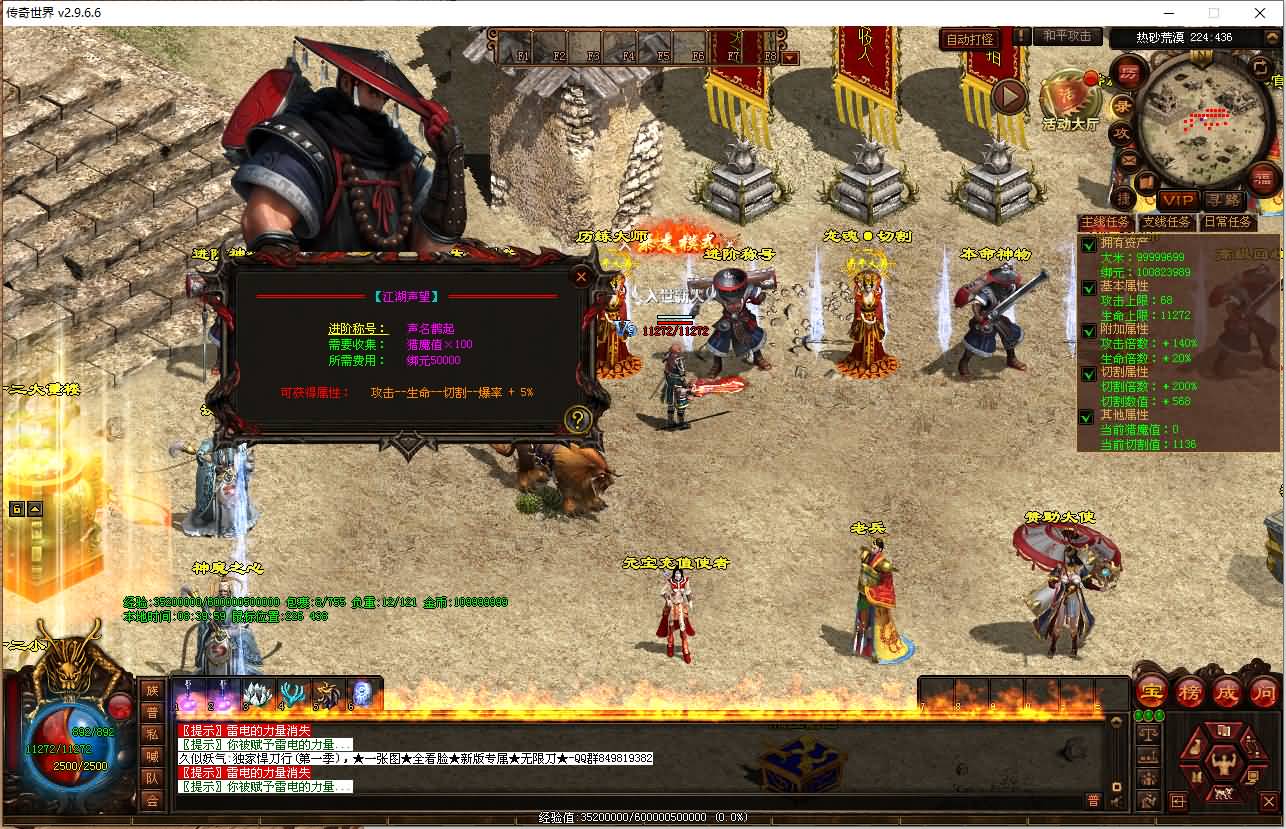The height and width of the screenshot is (829, 1286).
Task: Open the 榜 rankings button
Action: tap(1189, 691)
